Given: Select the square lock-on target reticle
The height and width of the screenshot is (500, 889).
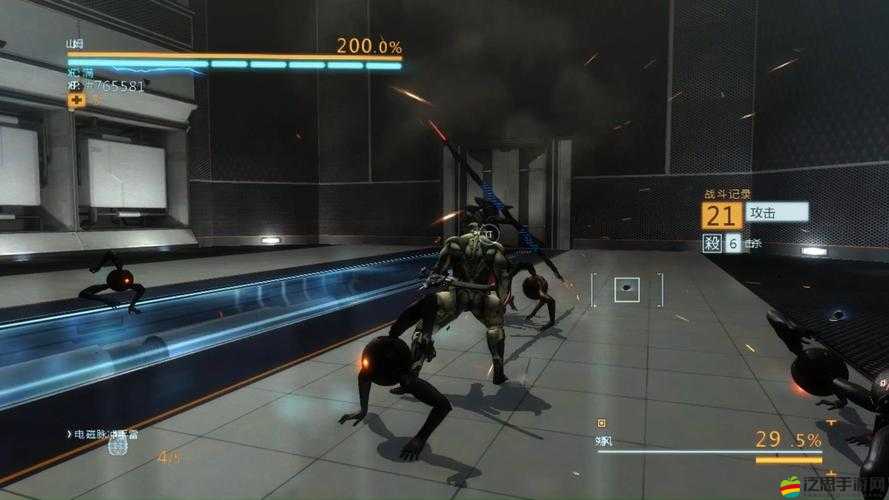Looking at the screenshot, I should 627,289.
